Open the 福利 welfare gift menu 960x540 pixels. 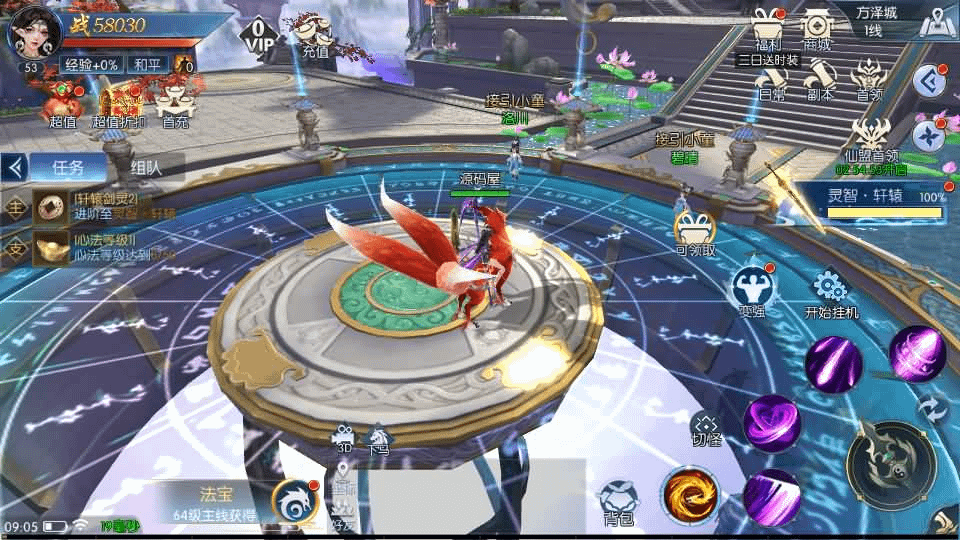pos(769,28)
